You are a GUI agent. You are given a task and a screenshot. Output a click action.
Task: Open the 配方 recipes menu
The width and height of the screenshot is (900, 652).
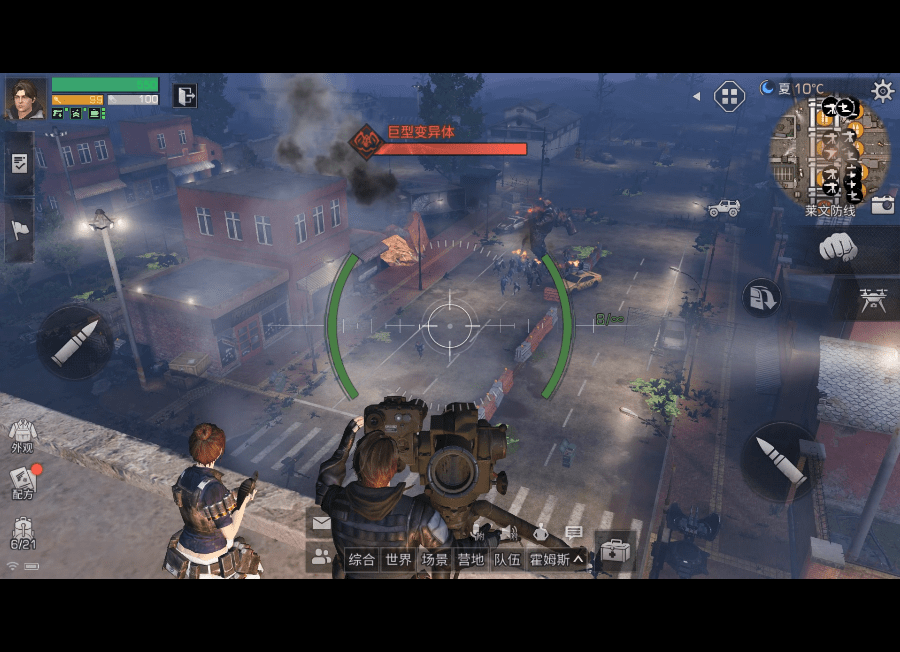click(22, 482)
